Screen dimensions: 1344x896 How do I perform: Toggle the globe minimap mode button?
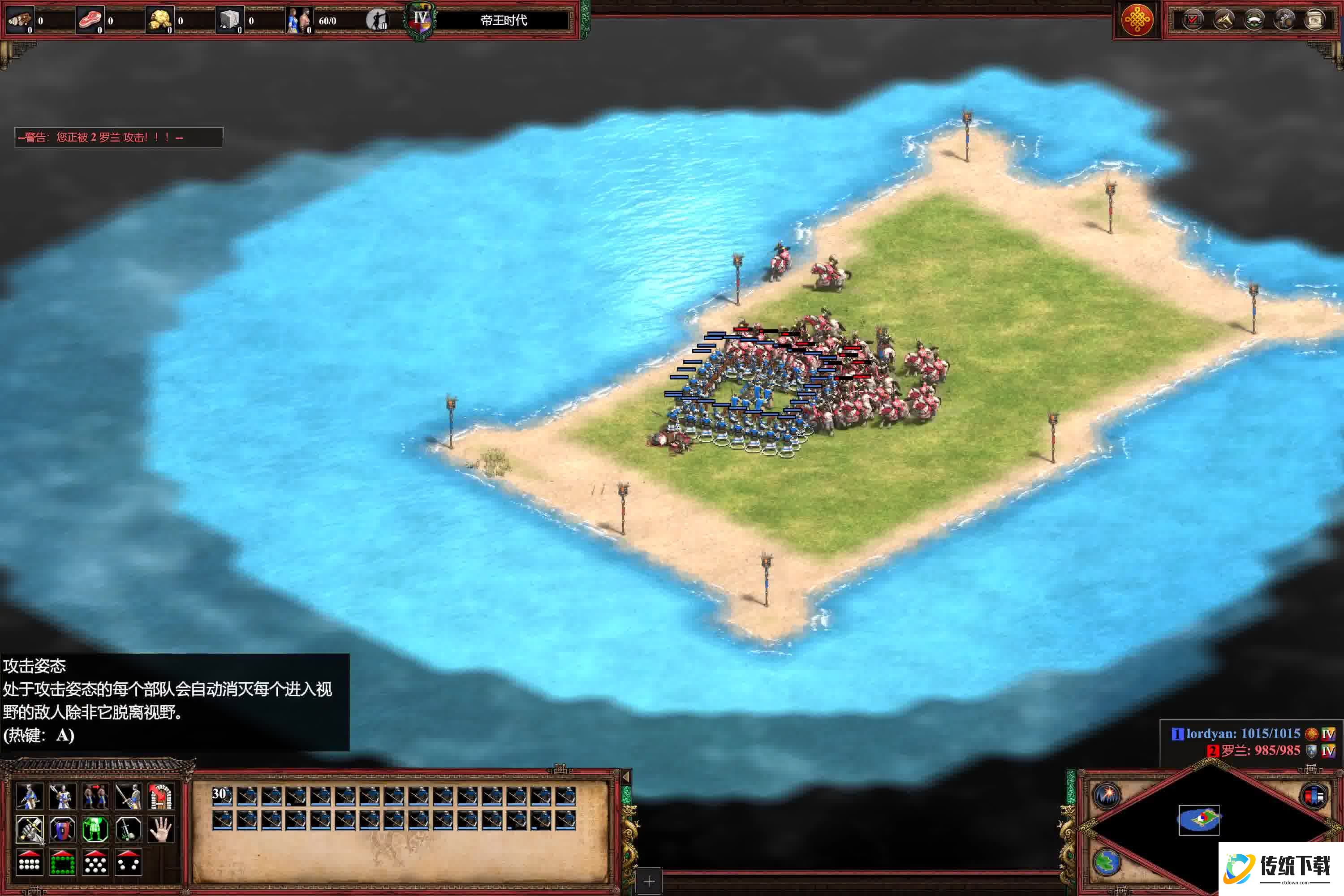[1107, 862]
